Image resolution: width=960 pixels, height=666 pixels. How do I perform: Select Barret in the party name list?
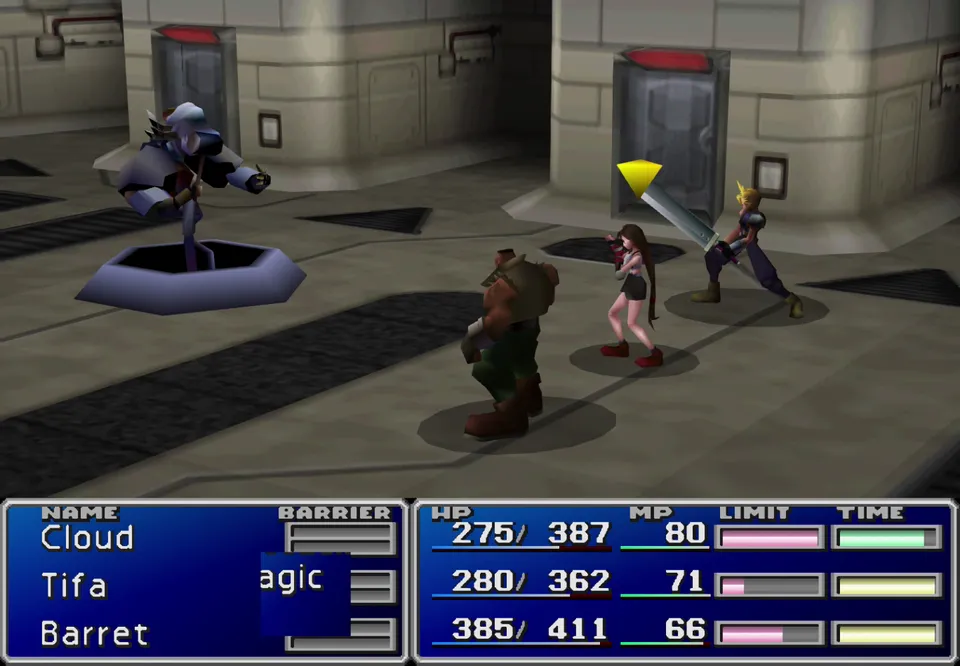tap(94, 633)
